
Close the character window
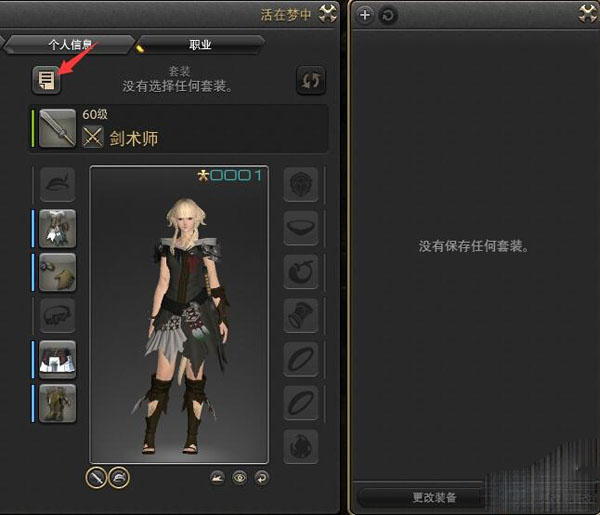point(326,14)
